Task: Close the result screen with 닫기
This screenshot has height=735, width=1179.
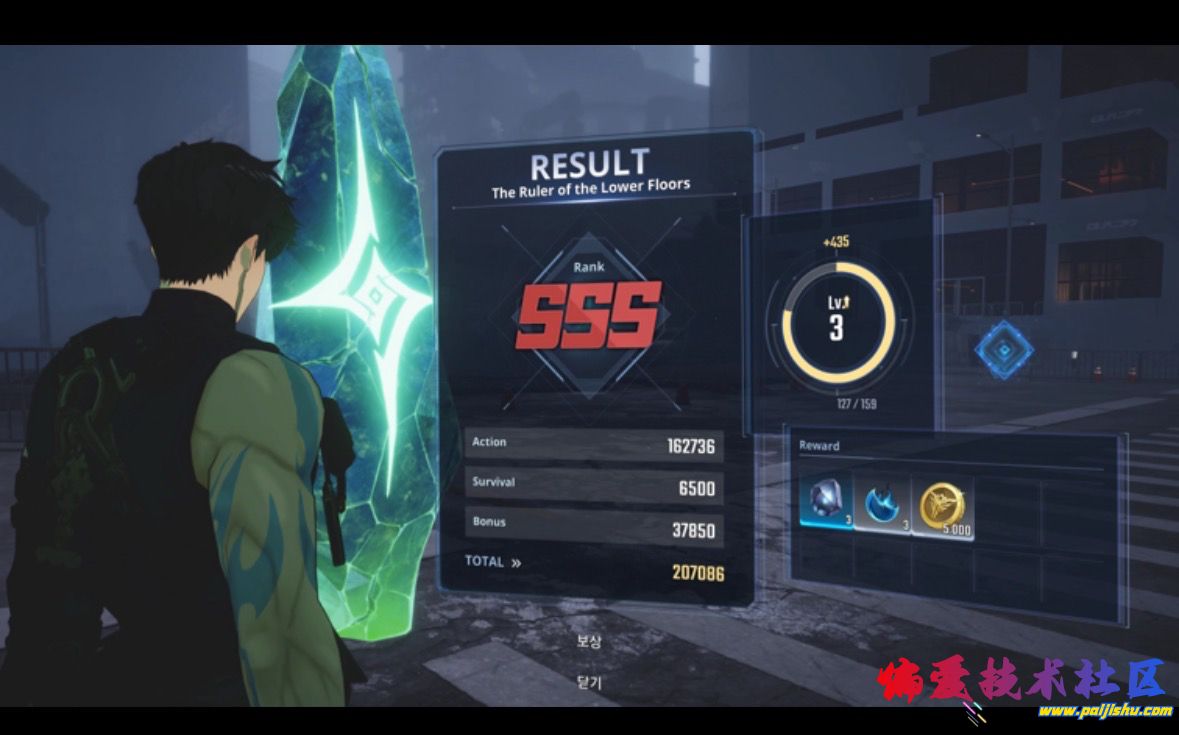Action: [589, 682]
